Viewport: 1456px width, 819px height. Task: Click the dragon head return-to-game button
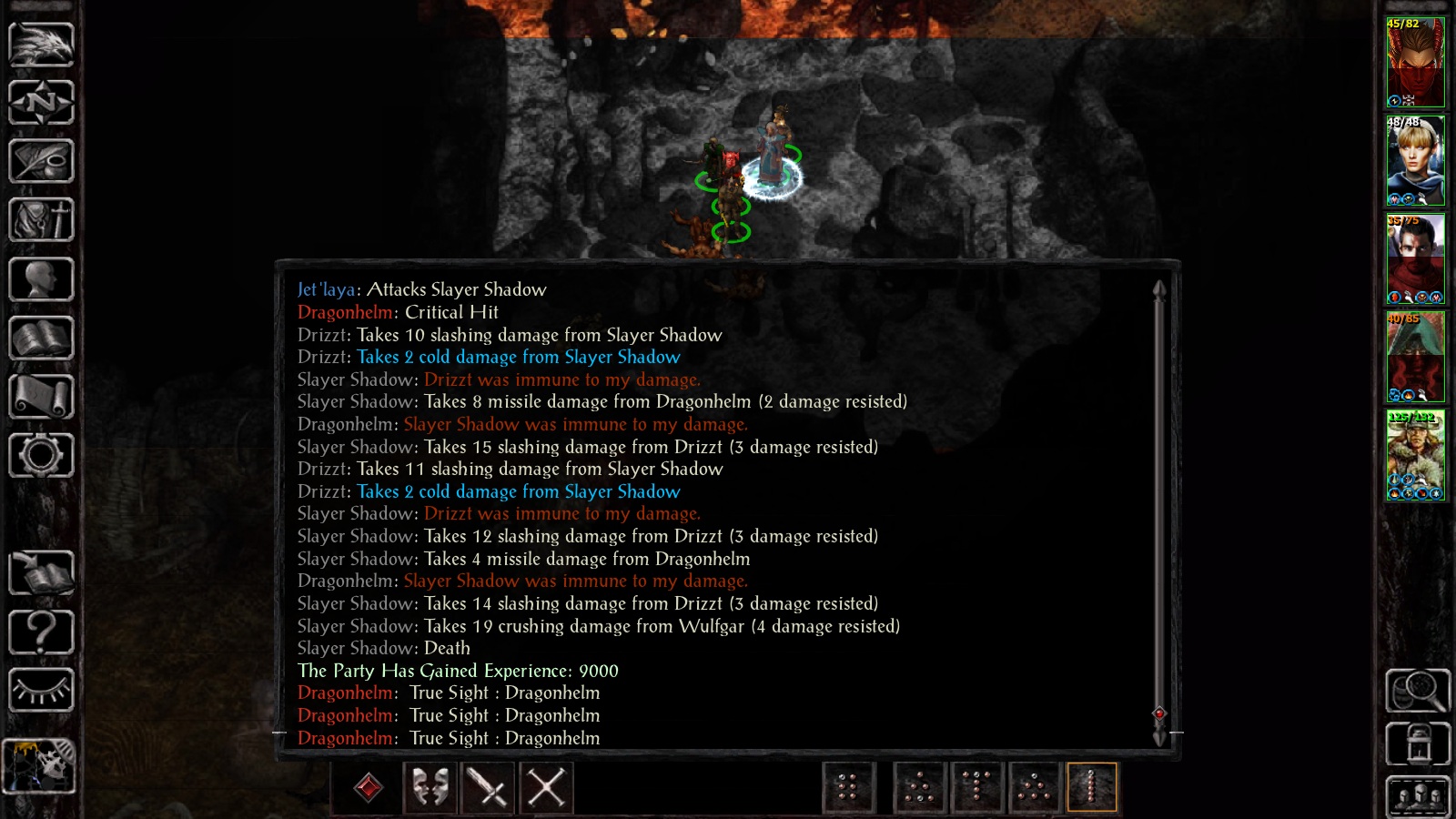(41, 44)
